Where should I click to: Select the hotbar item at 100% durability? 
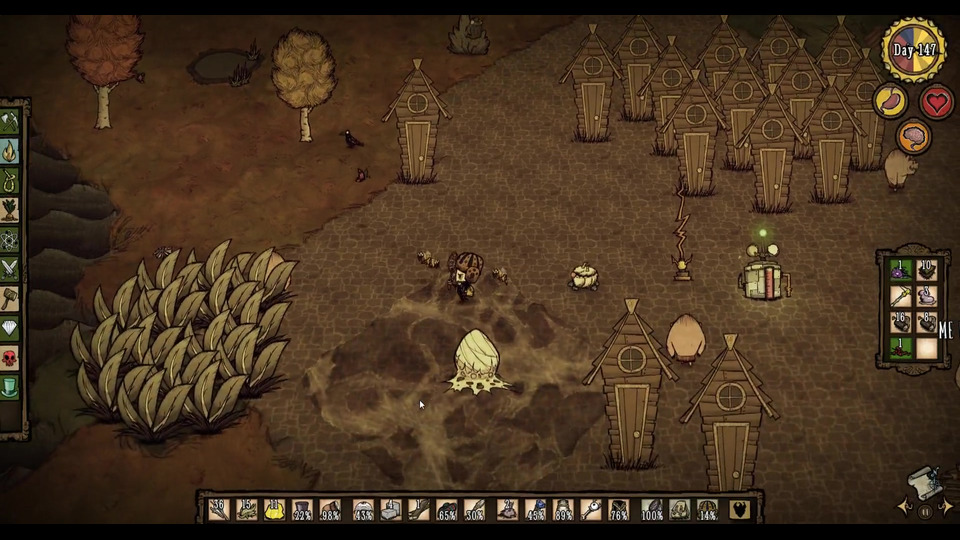click(x=652, y=509)
